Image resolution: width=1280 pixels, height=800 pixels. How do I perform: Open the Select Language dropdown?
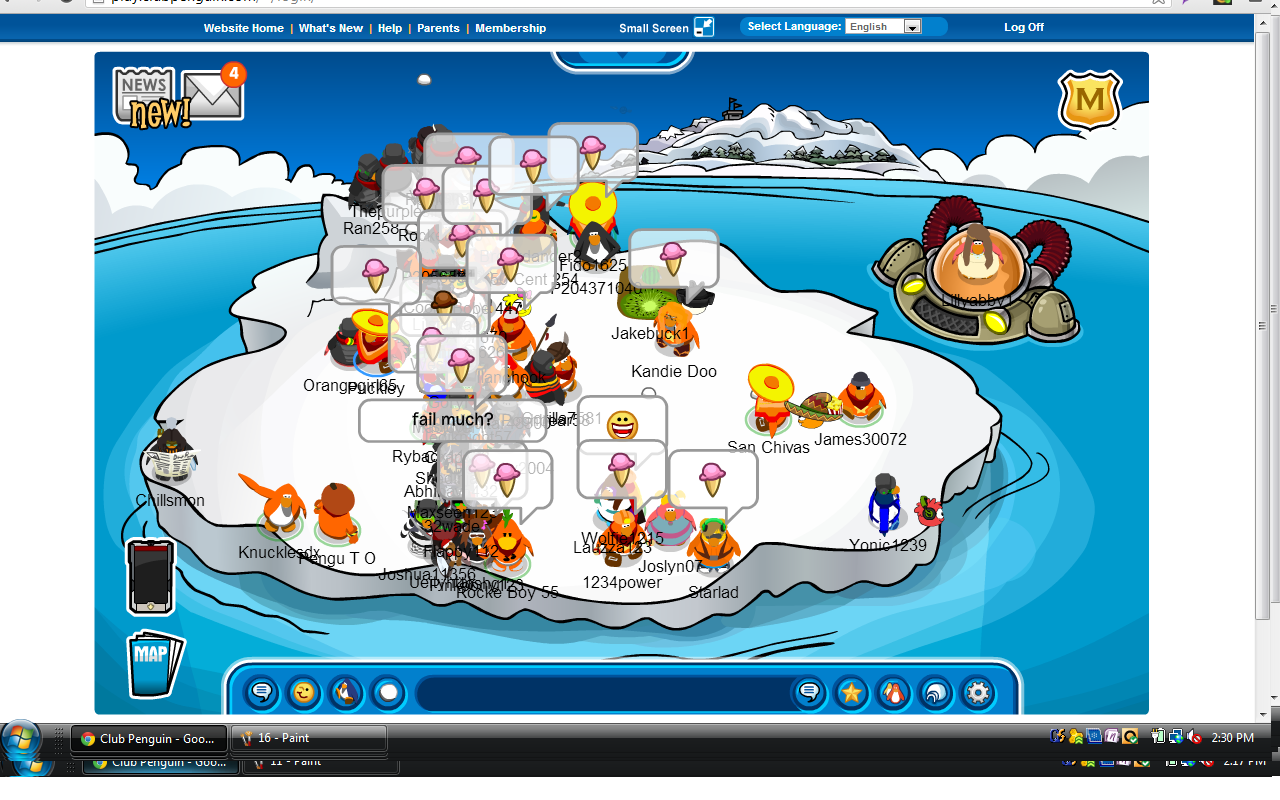884,27
